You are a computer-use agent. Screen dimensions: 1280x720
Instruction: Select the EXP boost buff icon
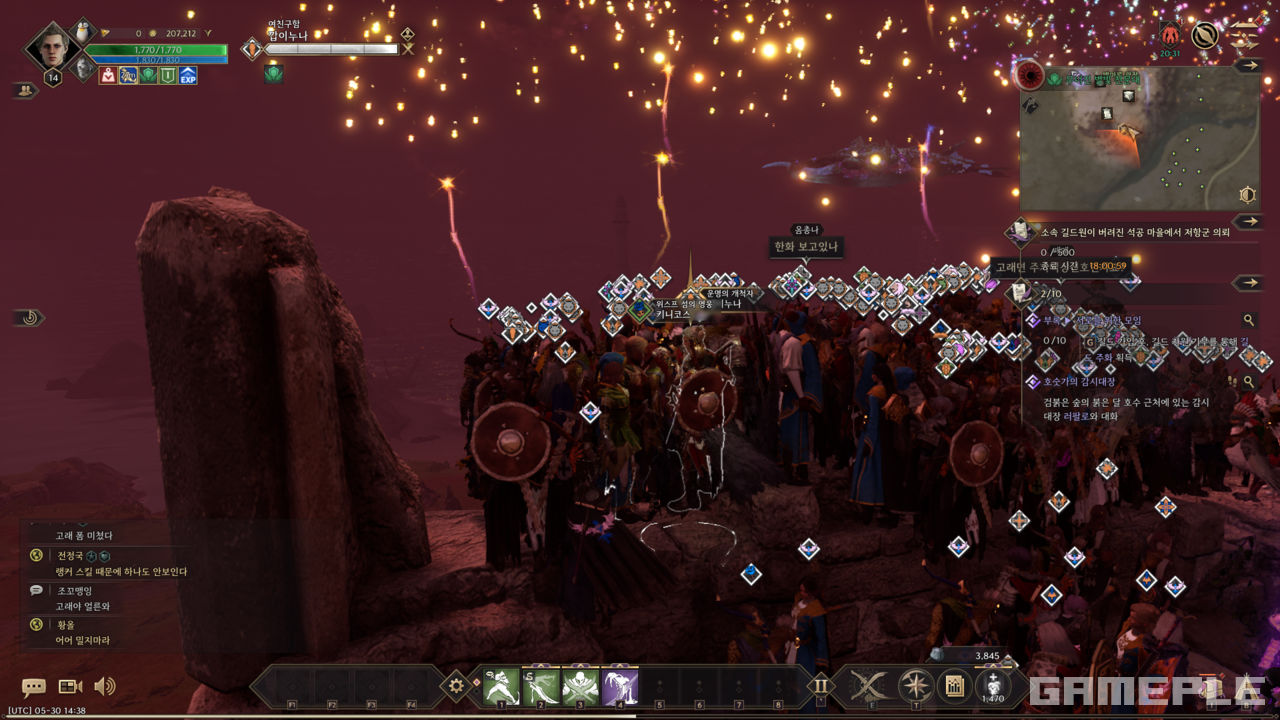point(188,75)
